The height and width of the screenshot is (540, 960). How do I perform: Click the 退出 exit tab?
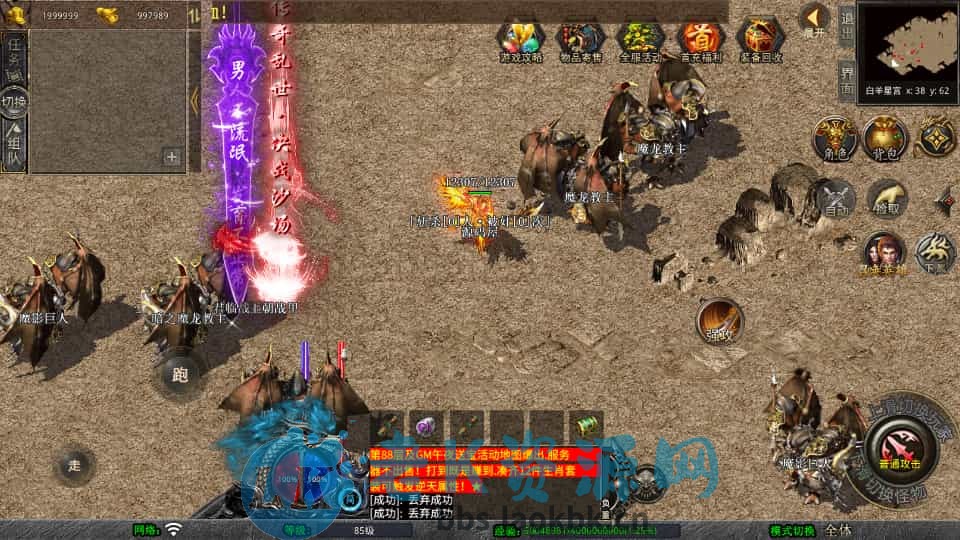click(846, 22)
